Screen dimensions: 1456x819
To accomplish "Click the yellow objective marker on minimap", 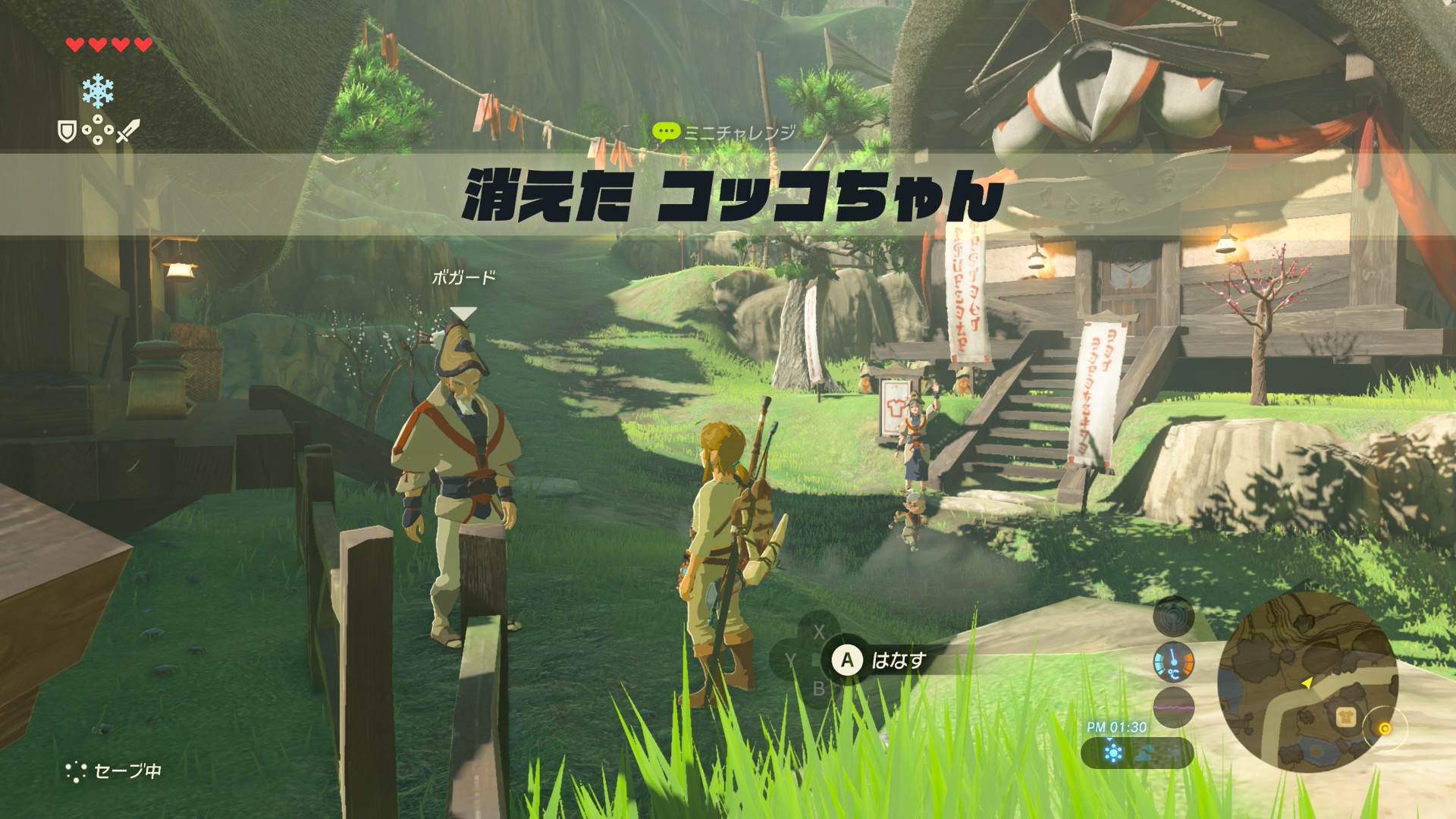I will [x=1385, y=729].
